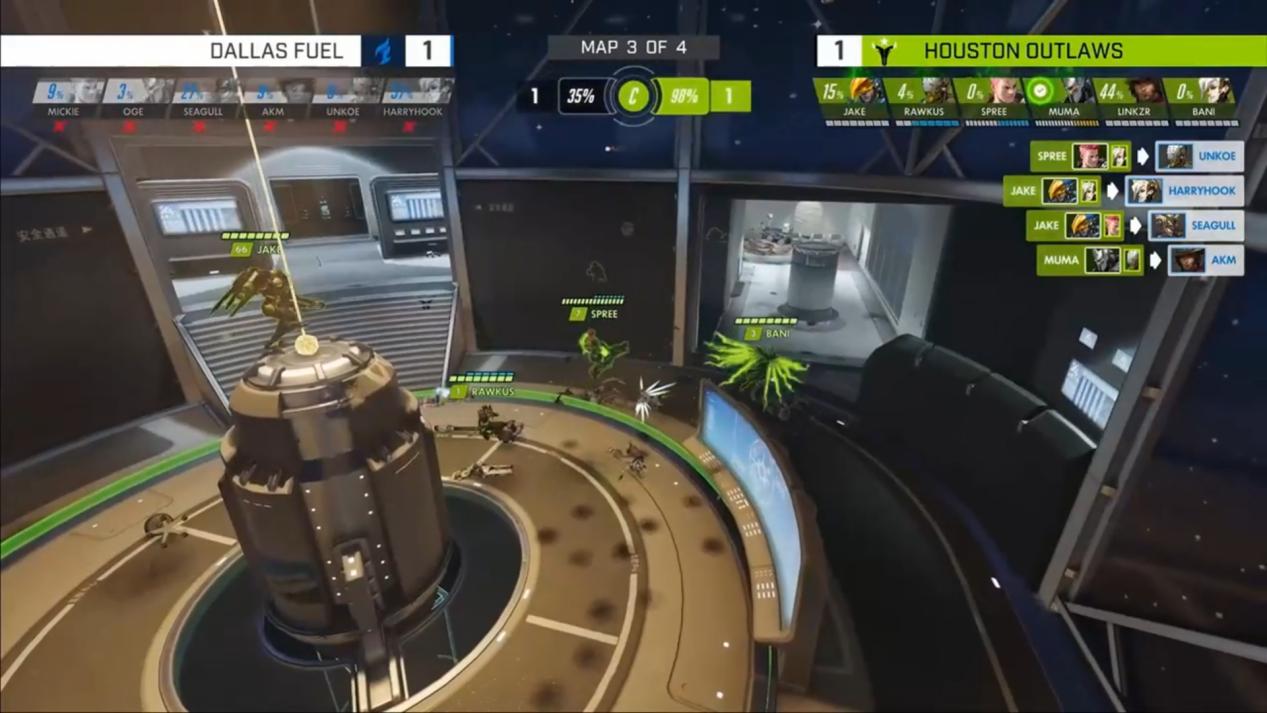Click the control point C objective icon

coord(633,96)
